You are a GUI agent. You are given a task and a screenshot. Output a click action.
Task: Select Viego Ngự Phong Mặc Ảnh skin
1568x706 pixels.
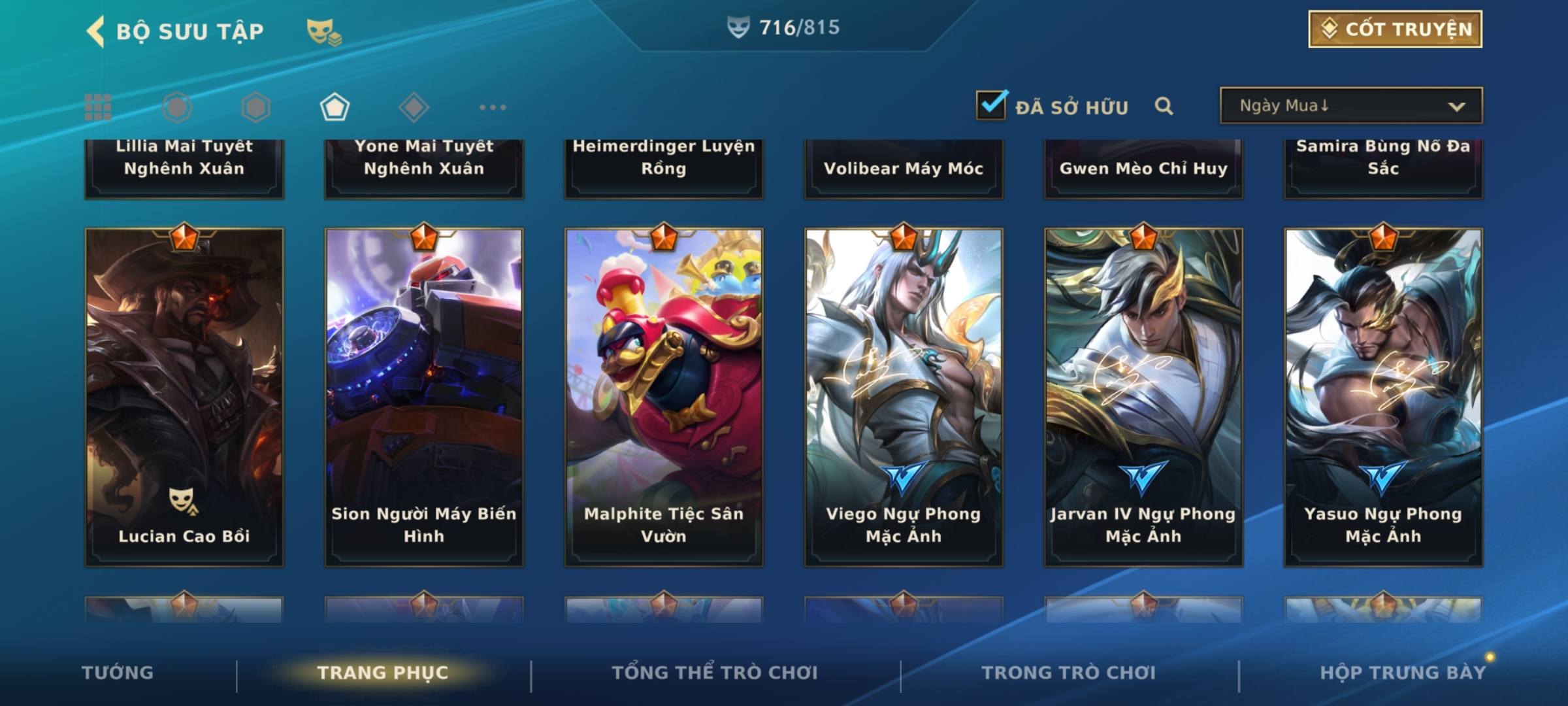pos(904,396)
